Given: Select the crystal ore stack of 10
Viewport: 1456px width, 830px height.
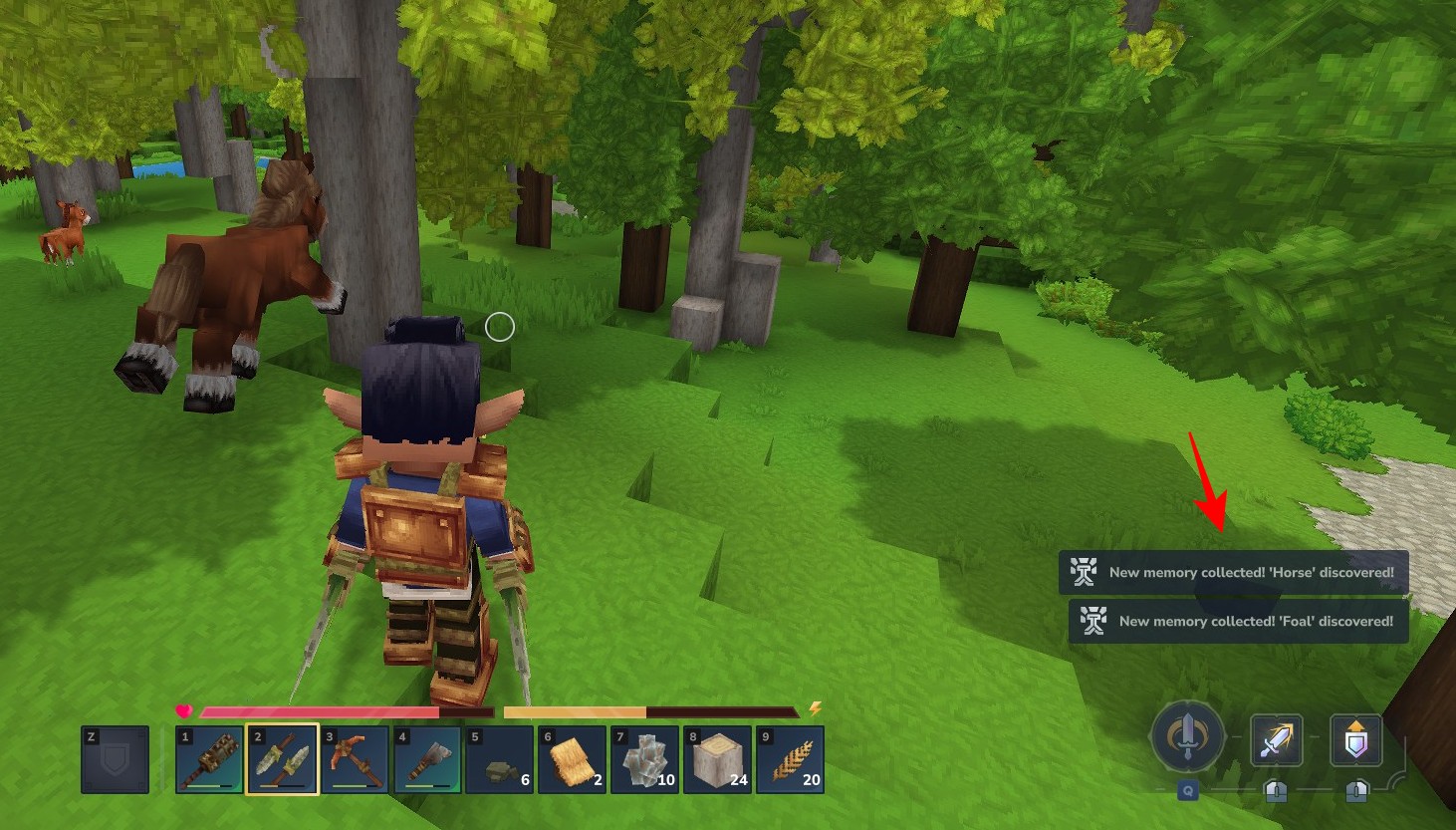Looking at the screenshot, I should coord(645,759).
